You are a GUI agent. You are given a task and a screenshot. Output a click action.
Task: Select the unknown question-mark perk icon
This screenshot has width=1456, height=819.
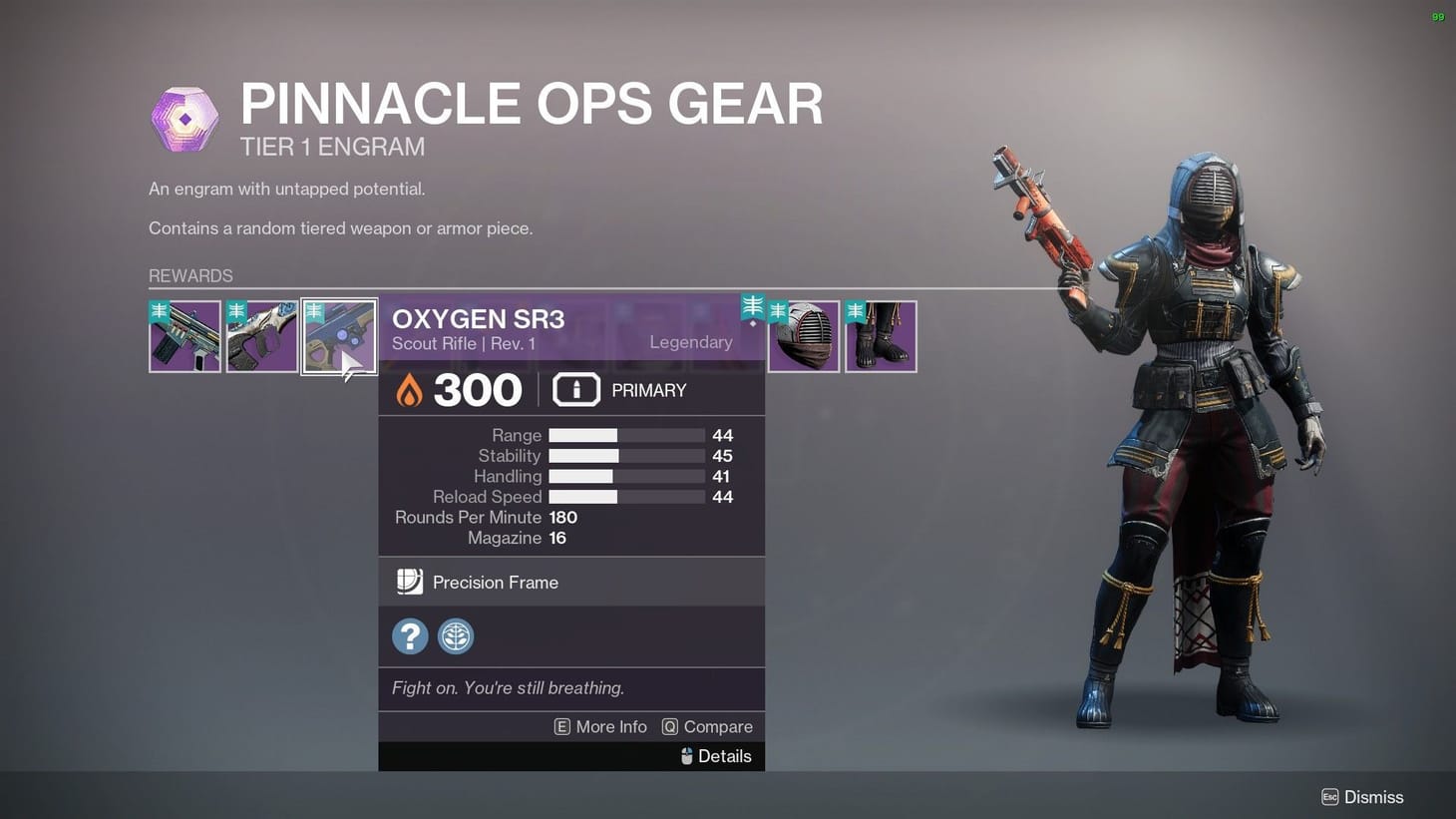coord(410,636)
